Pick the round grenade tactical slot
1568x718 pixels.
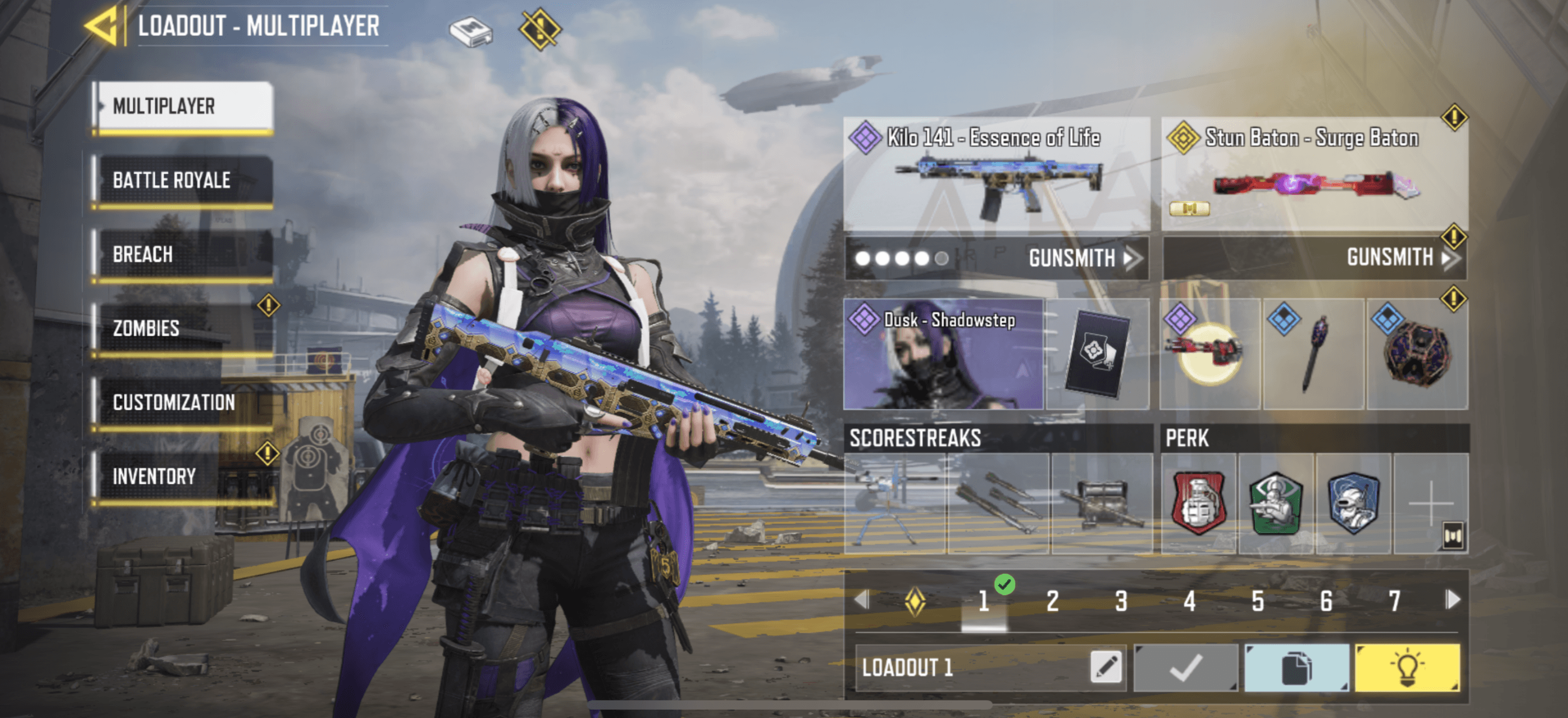coord(1417,354)
